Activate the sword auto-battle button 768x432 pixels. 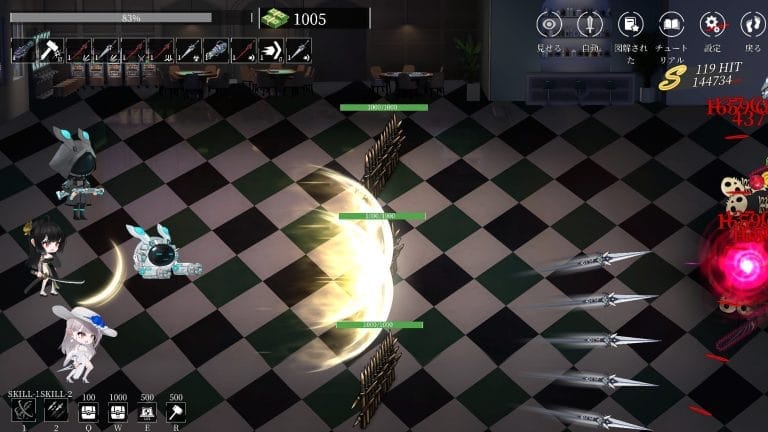point(590,24)
